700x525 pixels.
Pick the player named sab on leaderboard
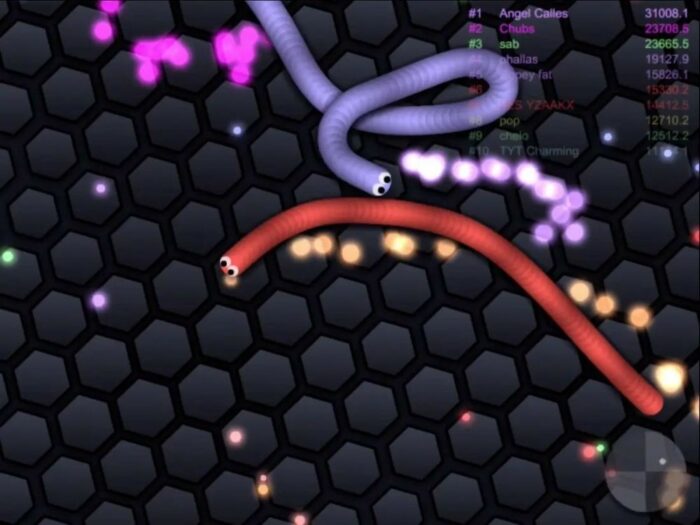[x=509, y=44]
